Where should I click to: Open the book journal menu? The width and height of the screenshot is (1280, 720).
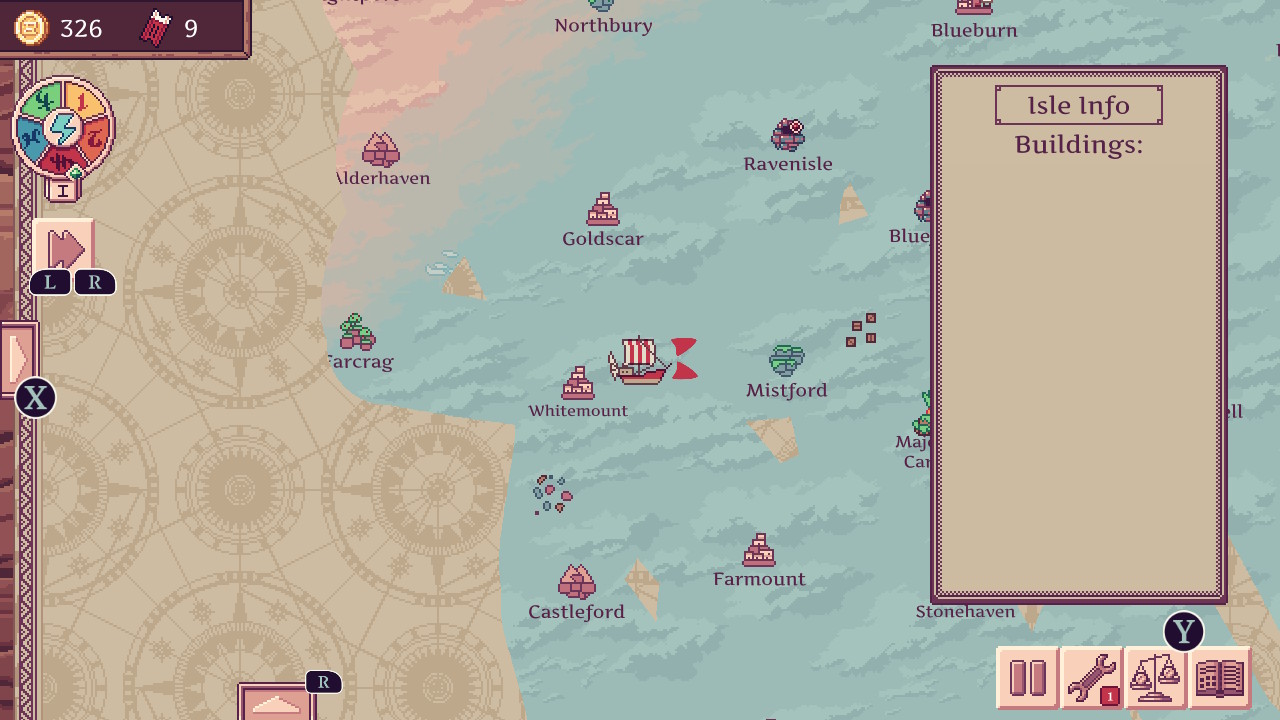point(1218,675)
